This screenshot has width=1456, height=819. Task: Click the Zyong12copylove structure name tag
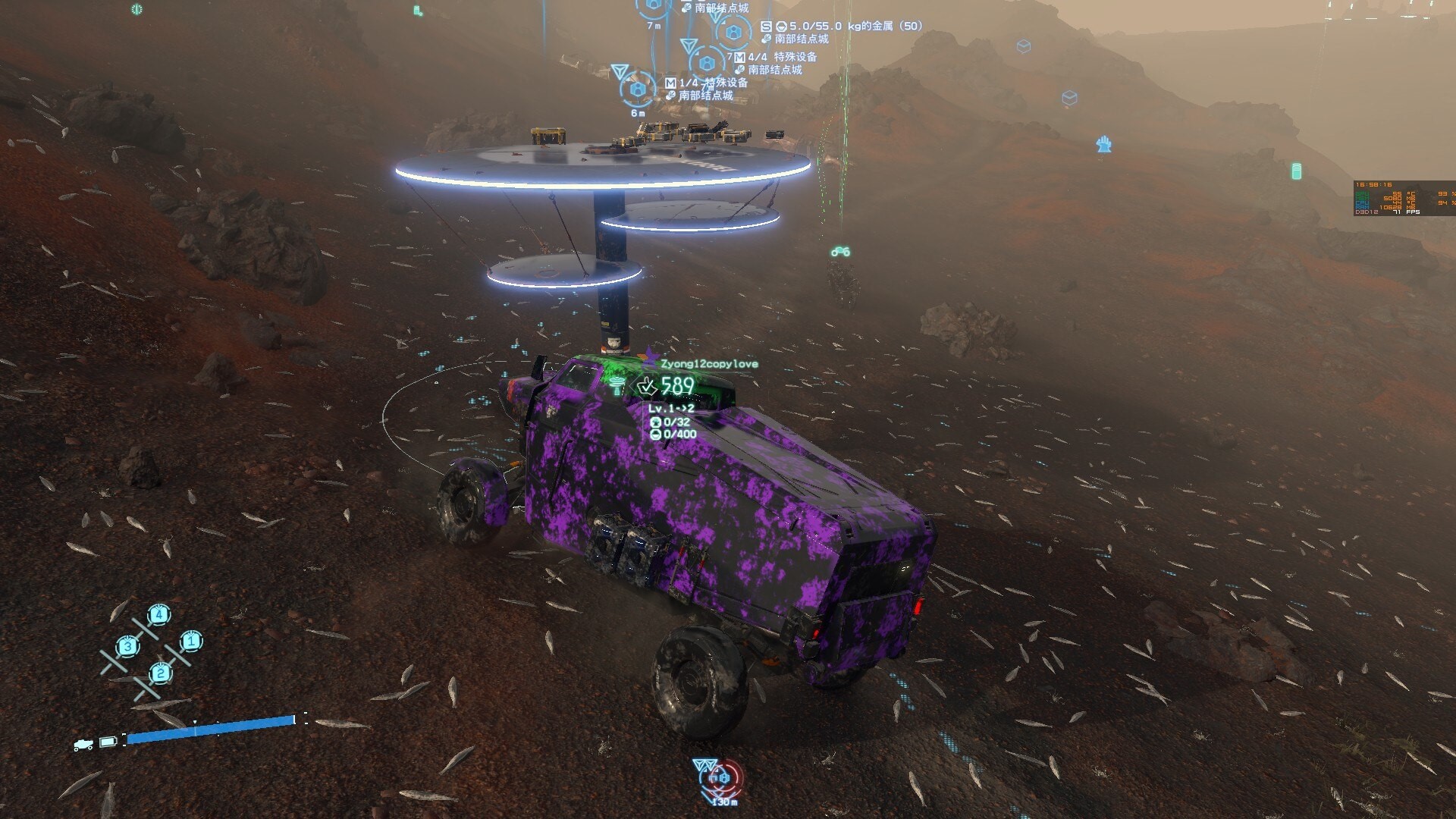(x=708, y=364)
